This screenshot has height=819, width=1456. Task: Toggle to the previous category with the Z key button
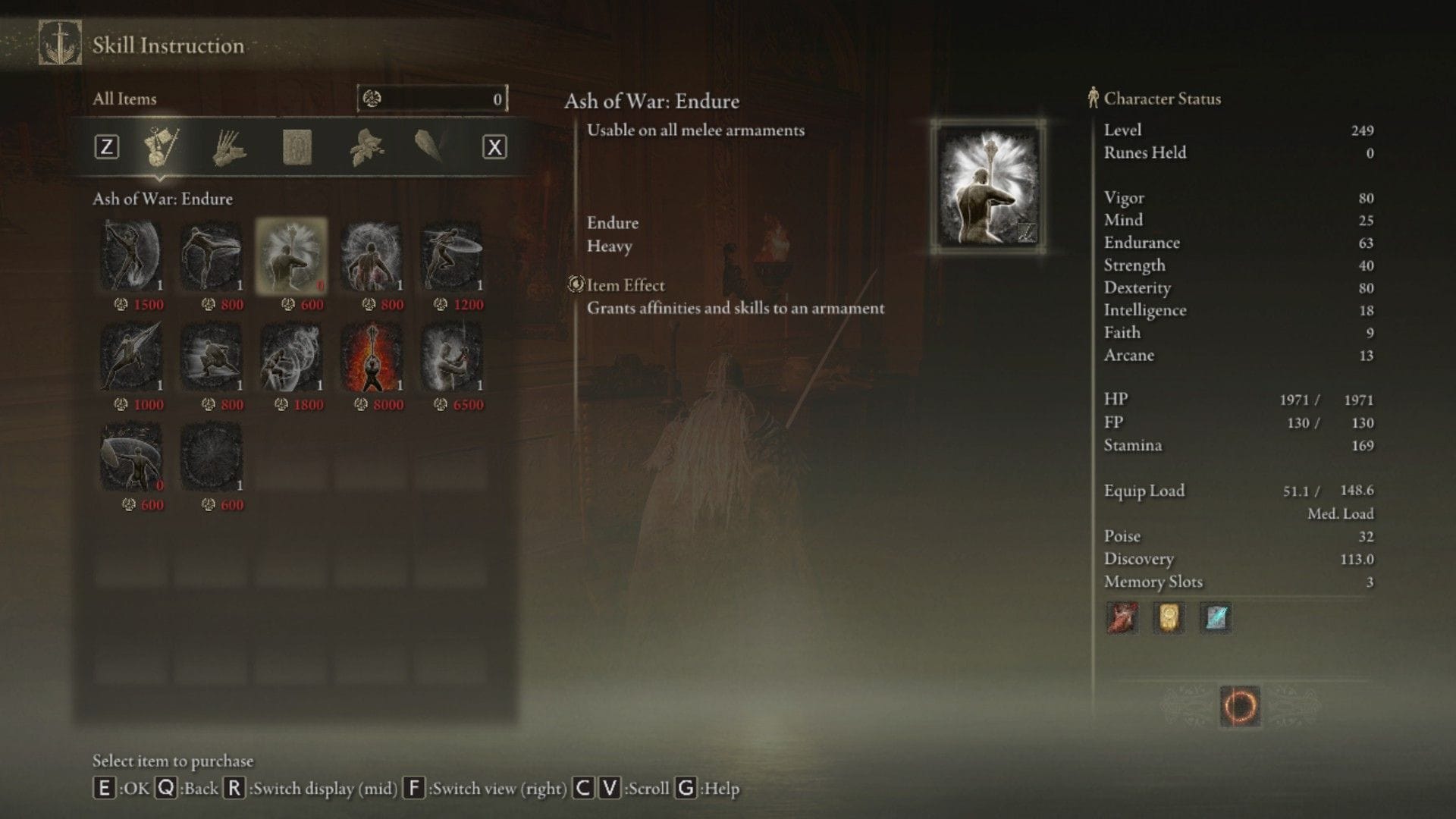[x=108, y=146]
